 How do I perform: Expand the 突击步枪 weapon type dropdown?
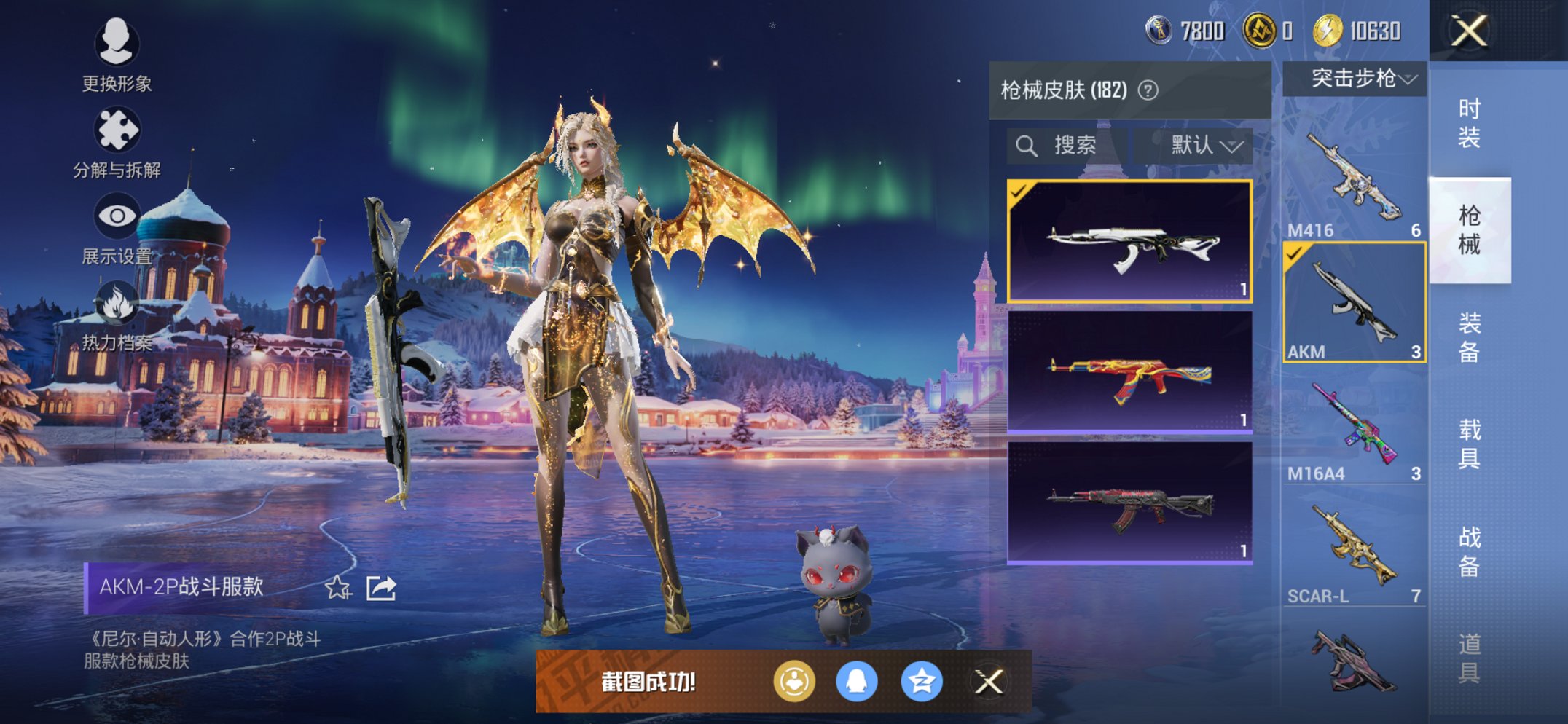tap(1354, 79)
